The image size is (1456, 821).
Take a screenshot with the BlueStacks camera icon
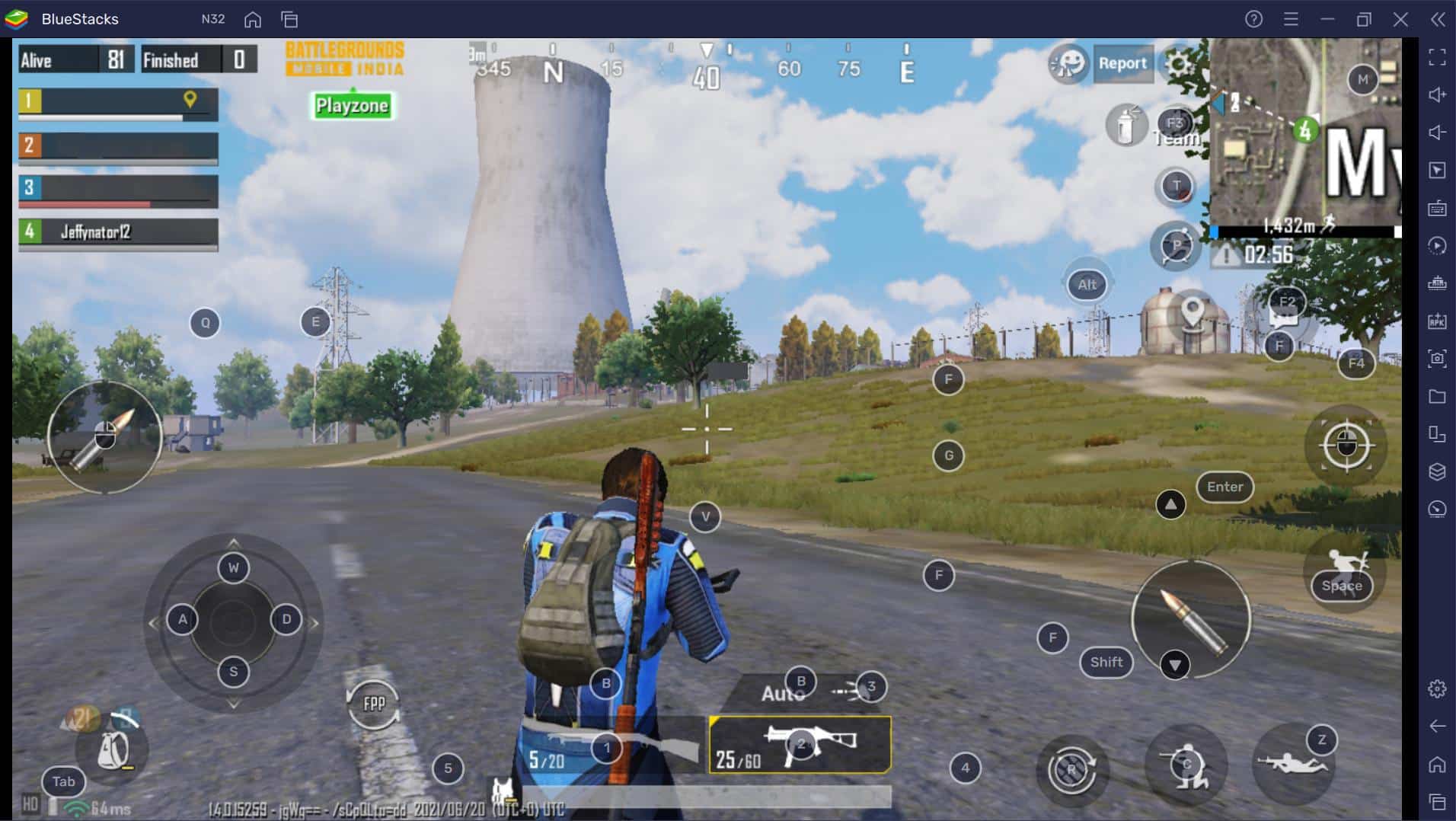(x=1436, y=358)
